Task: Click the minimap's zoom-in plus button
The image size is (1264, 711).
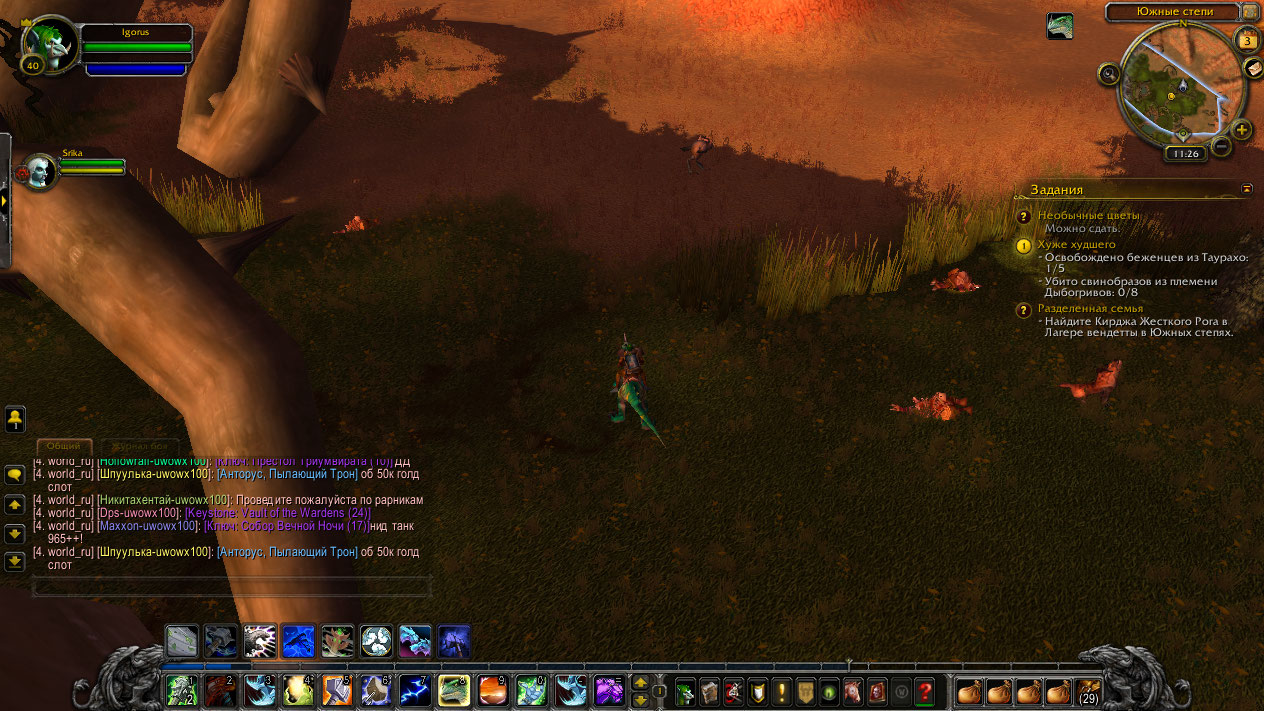Action: (1241, 130)
